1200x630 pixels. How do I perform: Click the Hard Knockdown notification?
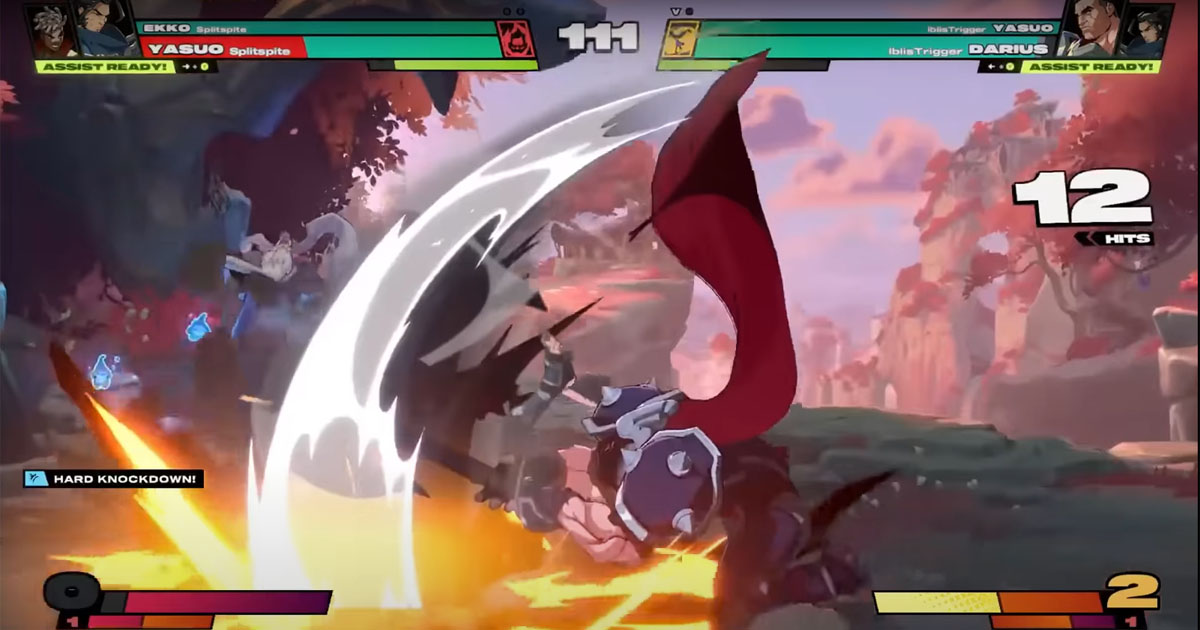pyautogui.click(x=114, y=479)
